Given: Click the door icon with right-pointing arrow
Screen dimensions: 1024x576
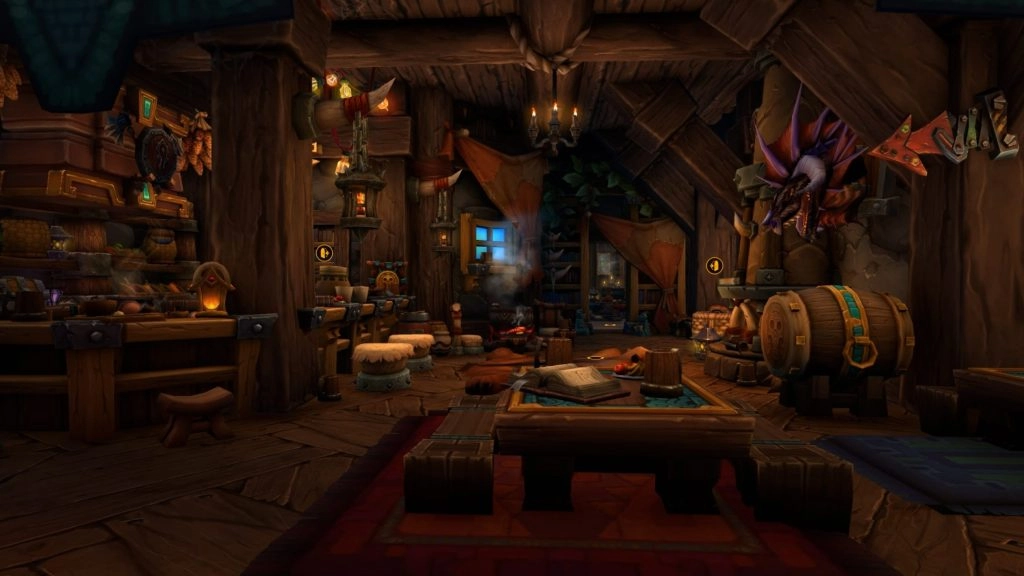Looking at the screenshot, I should (324, 253).
